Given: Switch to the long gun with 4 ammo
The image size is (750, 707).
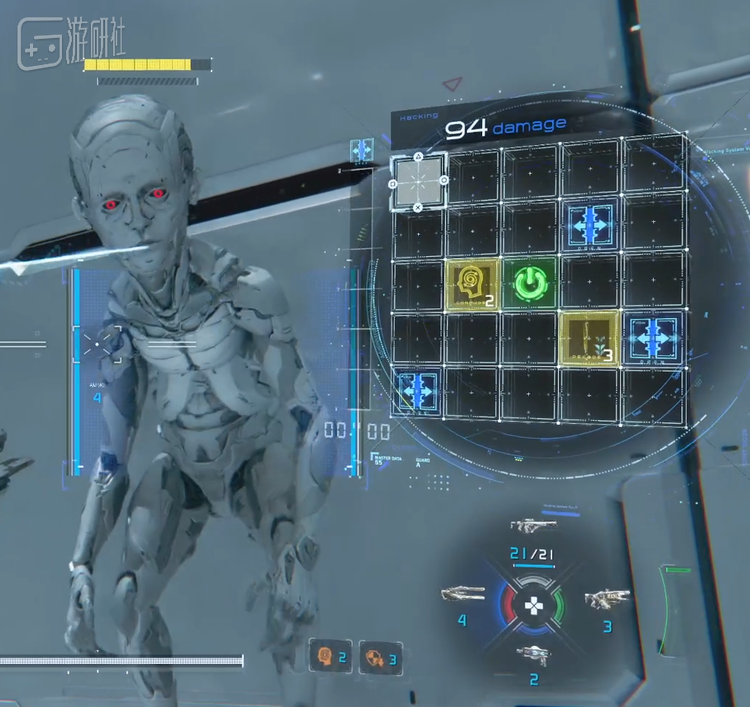Looking at the screenshot, I should [x=462, y=595].
